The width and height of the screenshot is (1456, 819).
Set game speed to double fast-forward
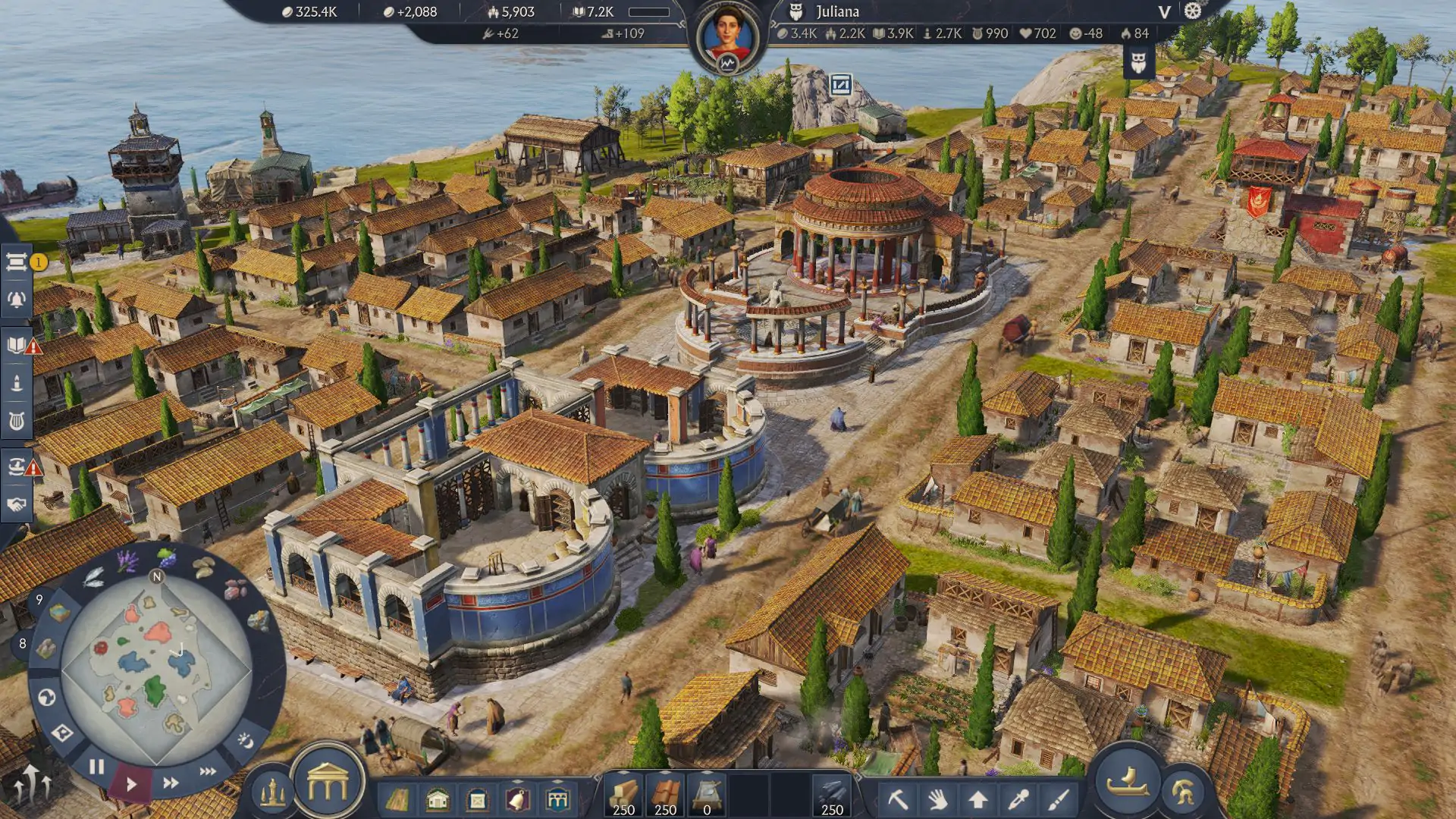pos(171,783)
